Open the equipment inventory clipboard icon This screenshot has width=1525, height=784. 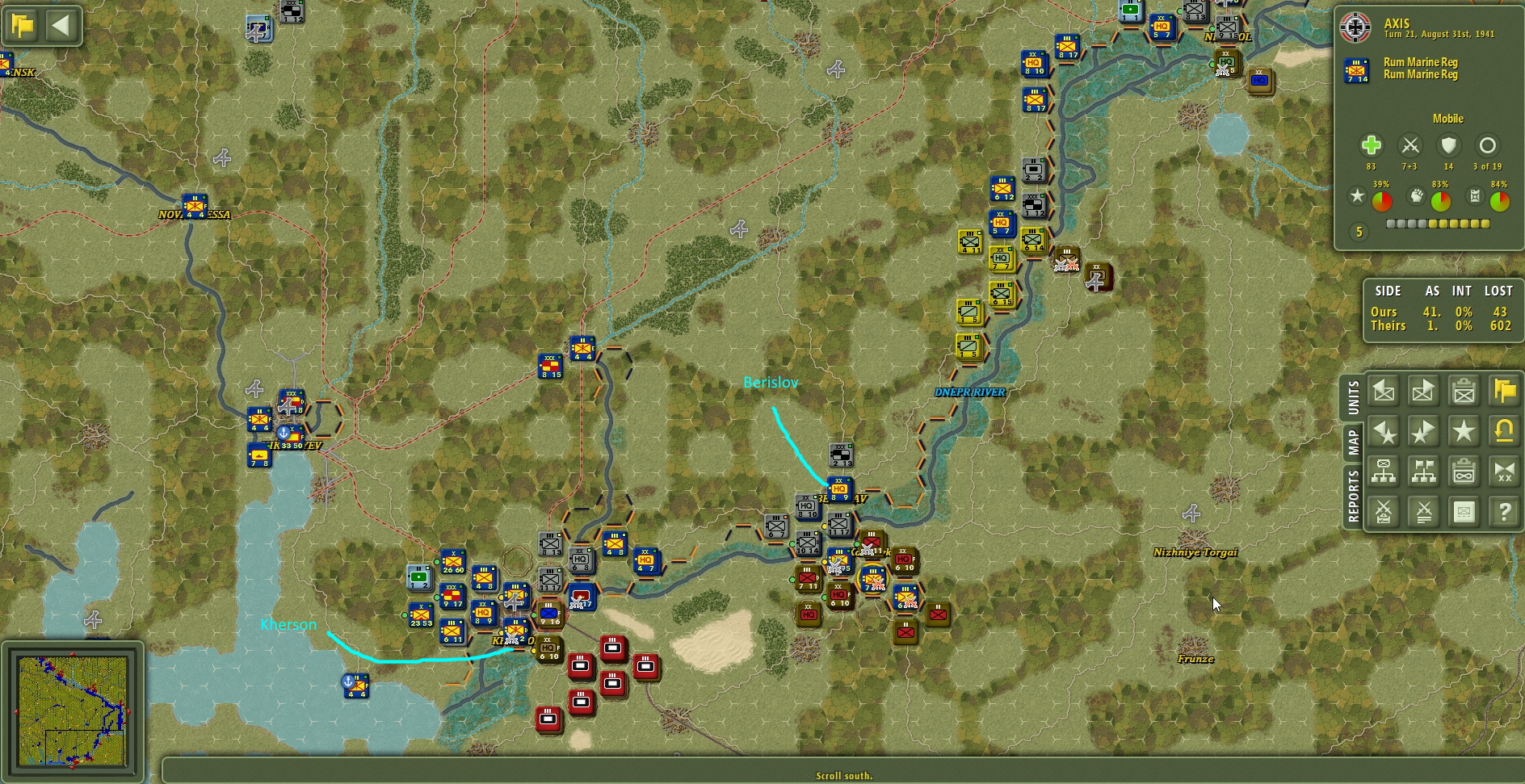tap(1464, 472)
